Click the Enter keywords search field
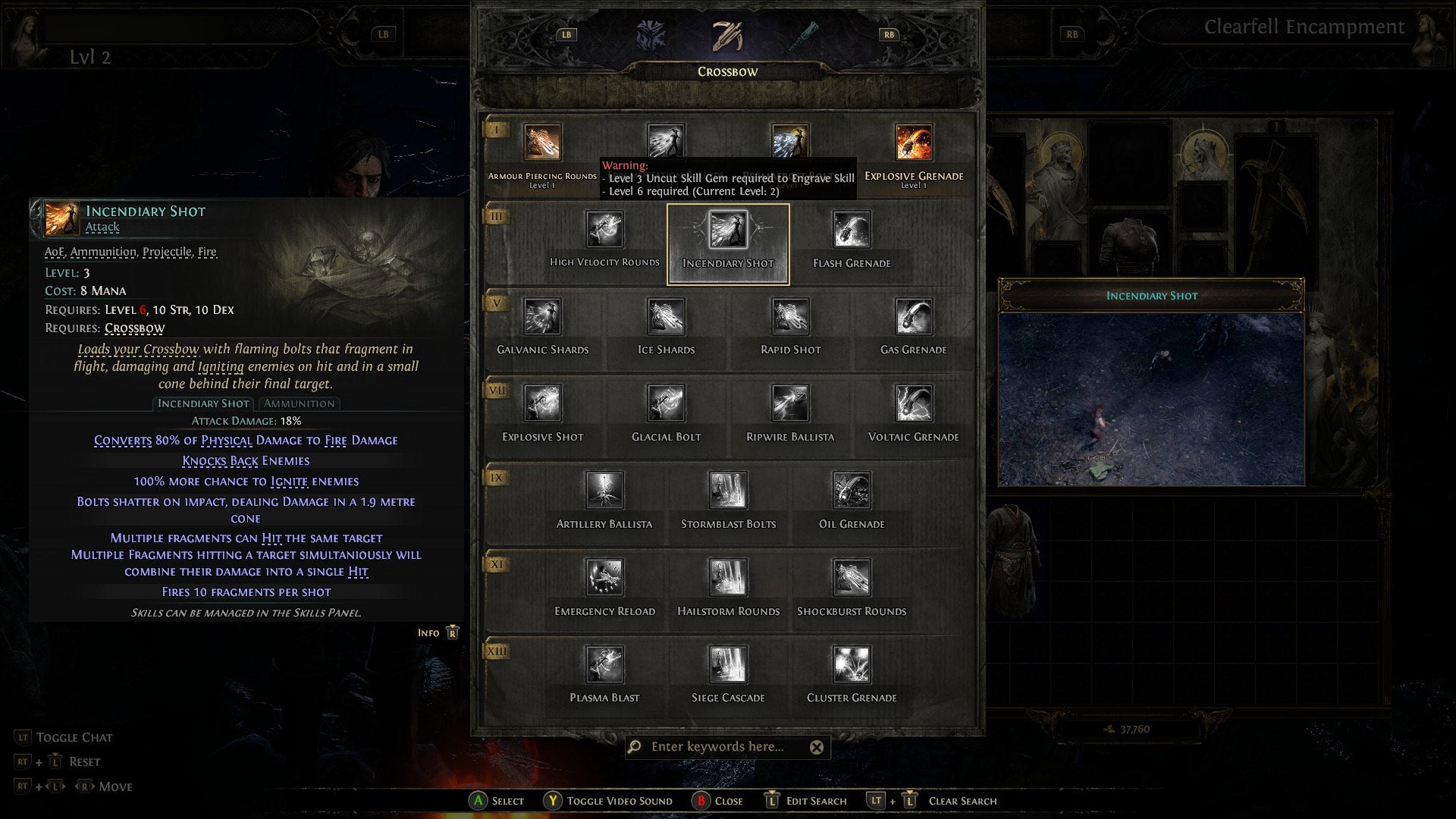This screenshot has width=1456, height=819. pyautogui.click(x=720, y=748)
